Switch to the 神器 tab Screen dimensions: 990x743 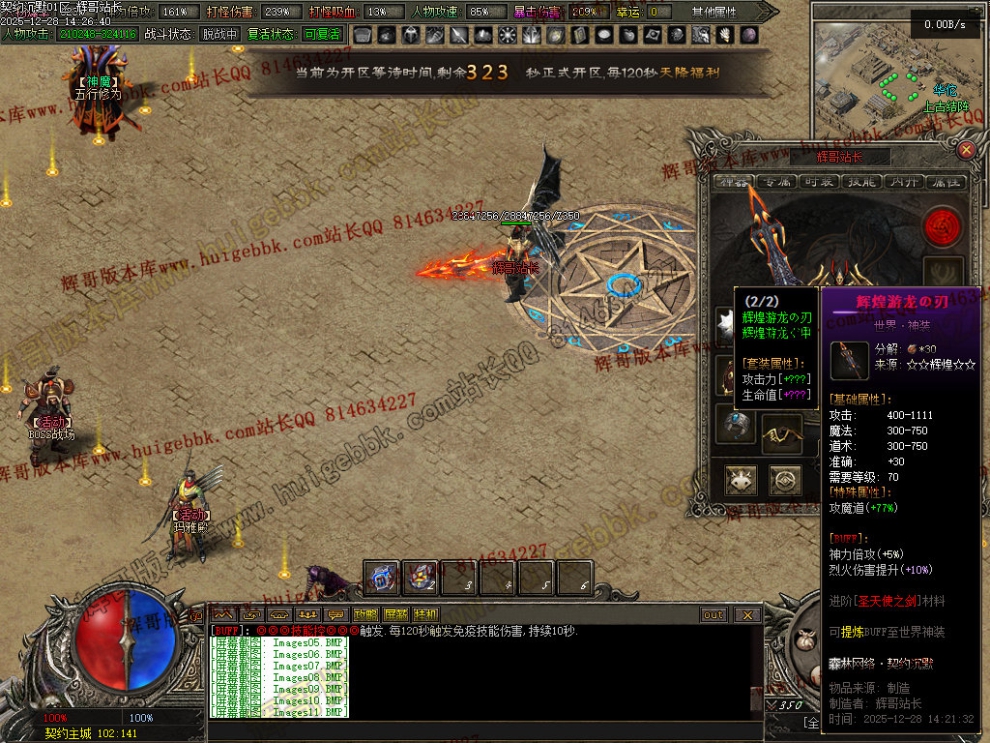point(734,182)
